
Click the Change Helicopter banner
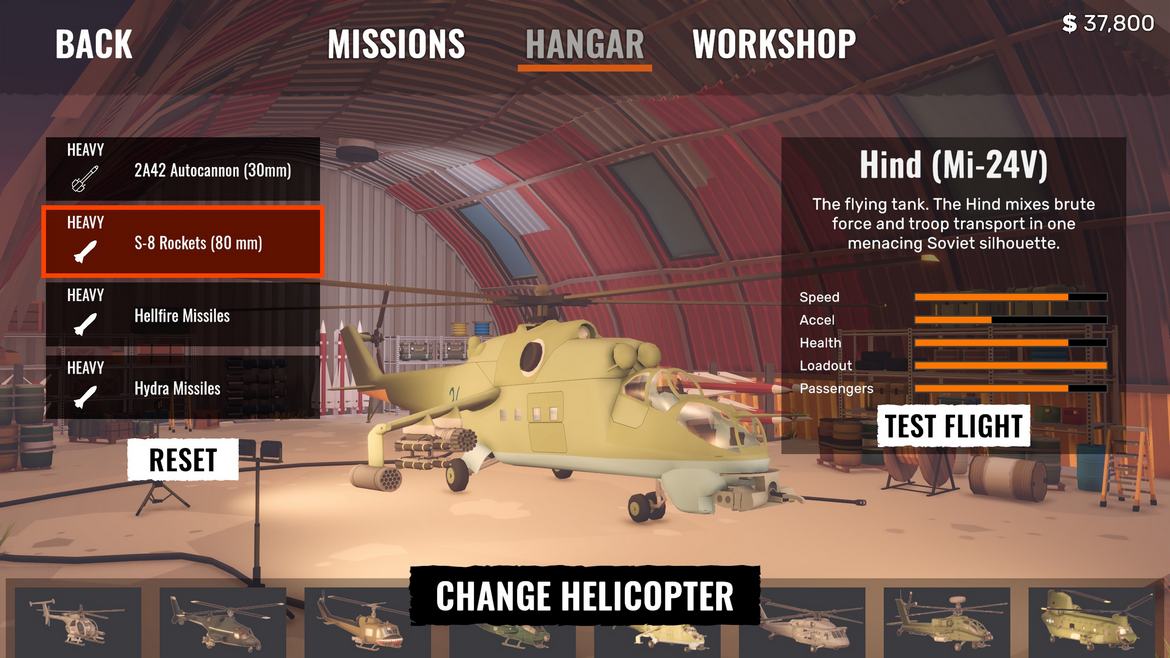click(x=585, y=596)
